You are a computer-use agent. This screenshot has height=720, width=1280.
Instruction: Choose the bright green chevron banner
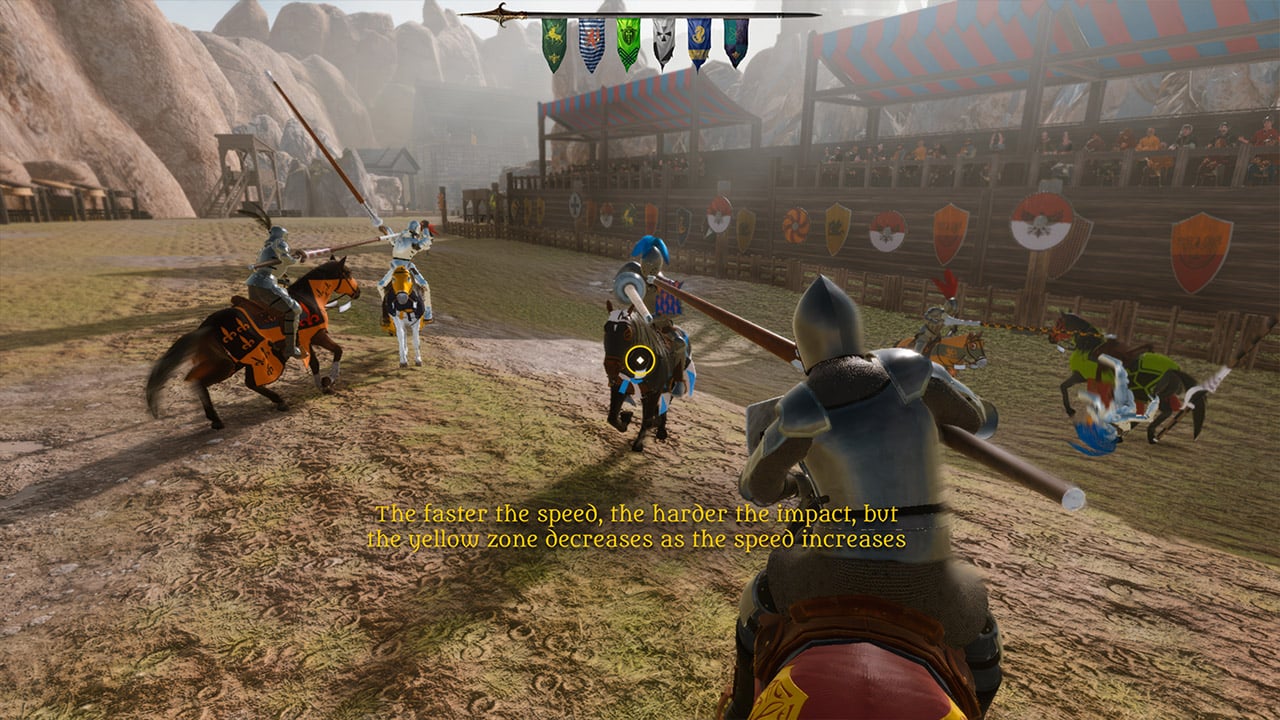pos(627,43)
